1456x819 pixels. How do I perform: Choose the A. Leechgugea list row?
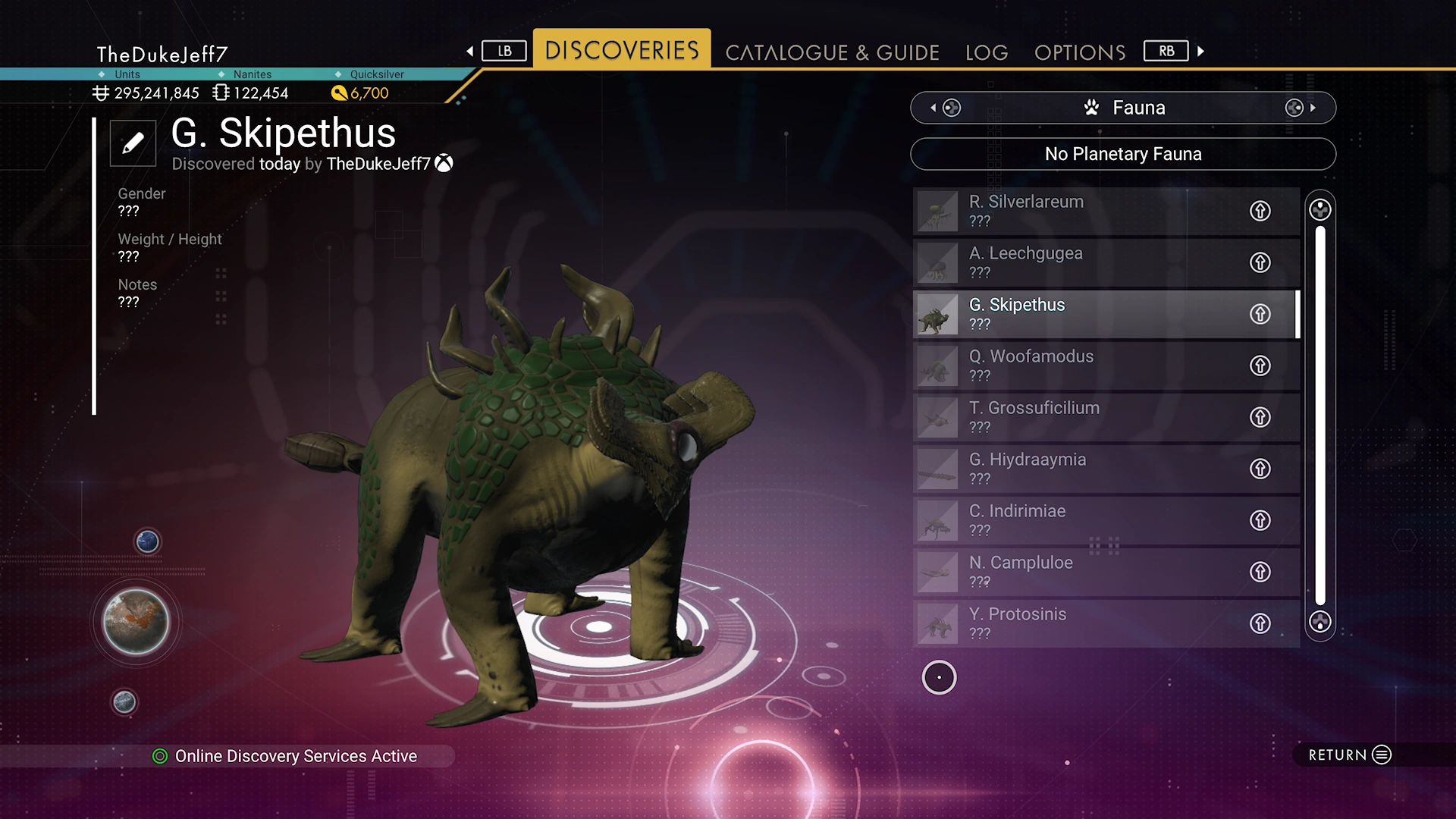(x=1077, y=262)
